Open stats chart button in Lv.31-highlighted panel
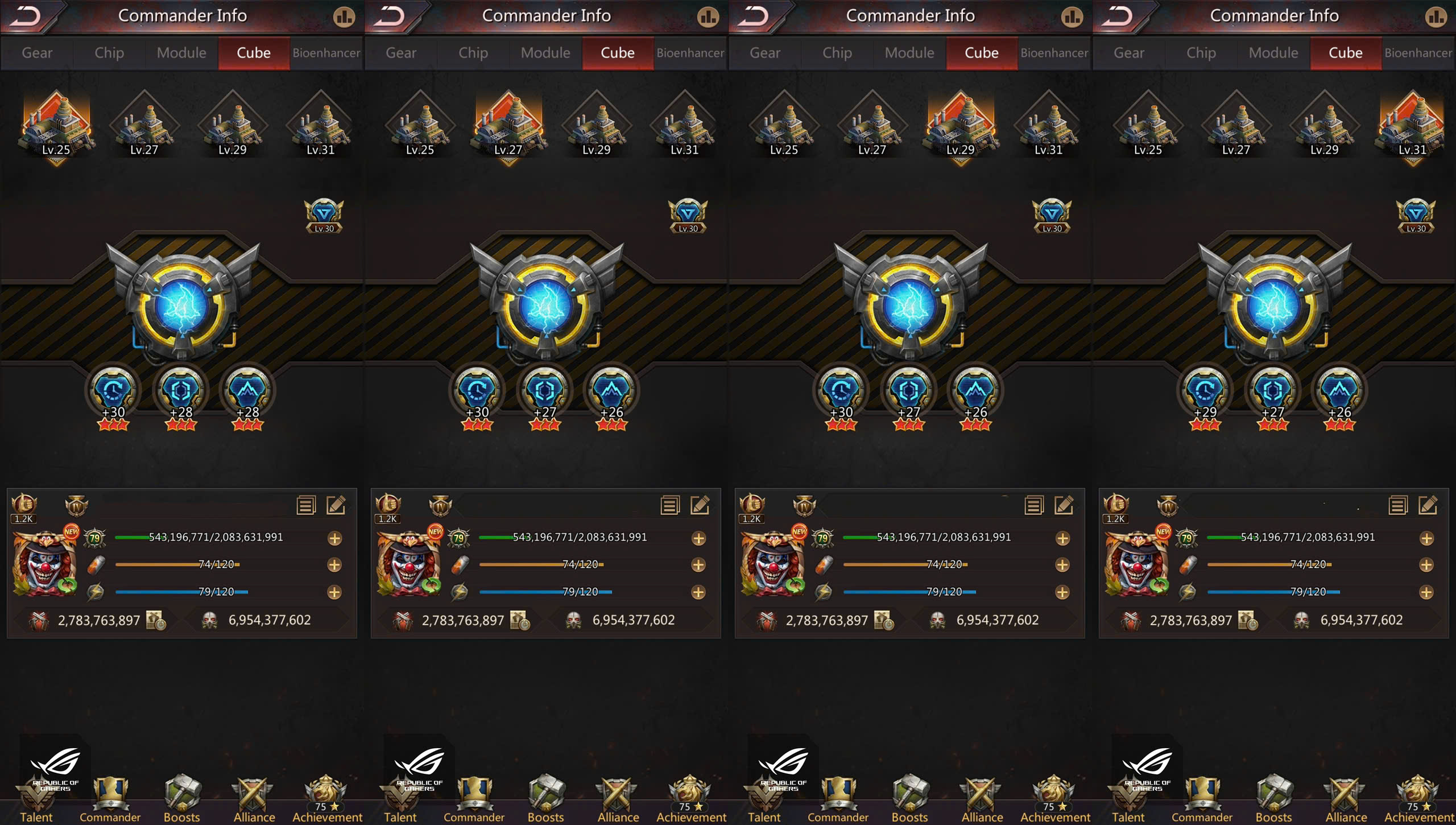 coord(1436,17)
